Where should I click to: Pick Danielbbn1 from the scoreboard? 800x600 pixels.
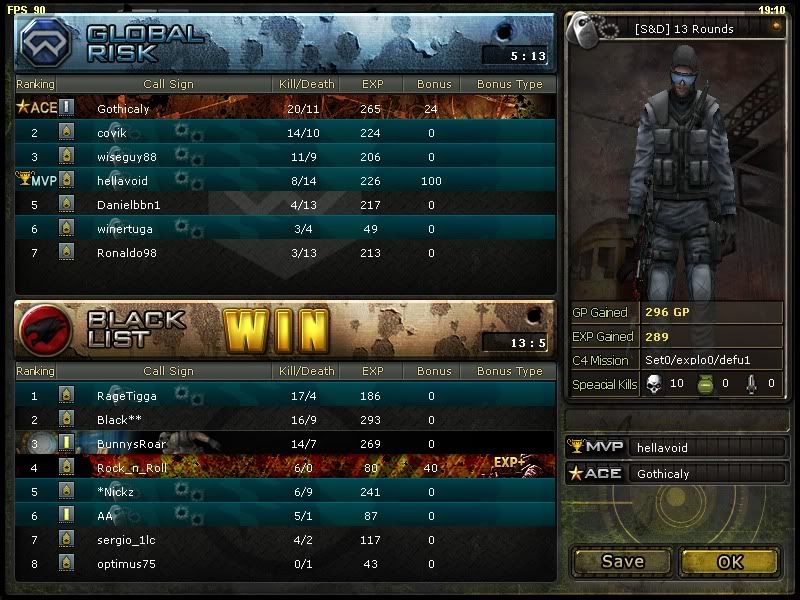pyautogui.click(x=284, y=205)
